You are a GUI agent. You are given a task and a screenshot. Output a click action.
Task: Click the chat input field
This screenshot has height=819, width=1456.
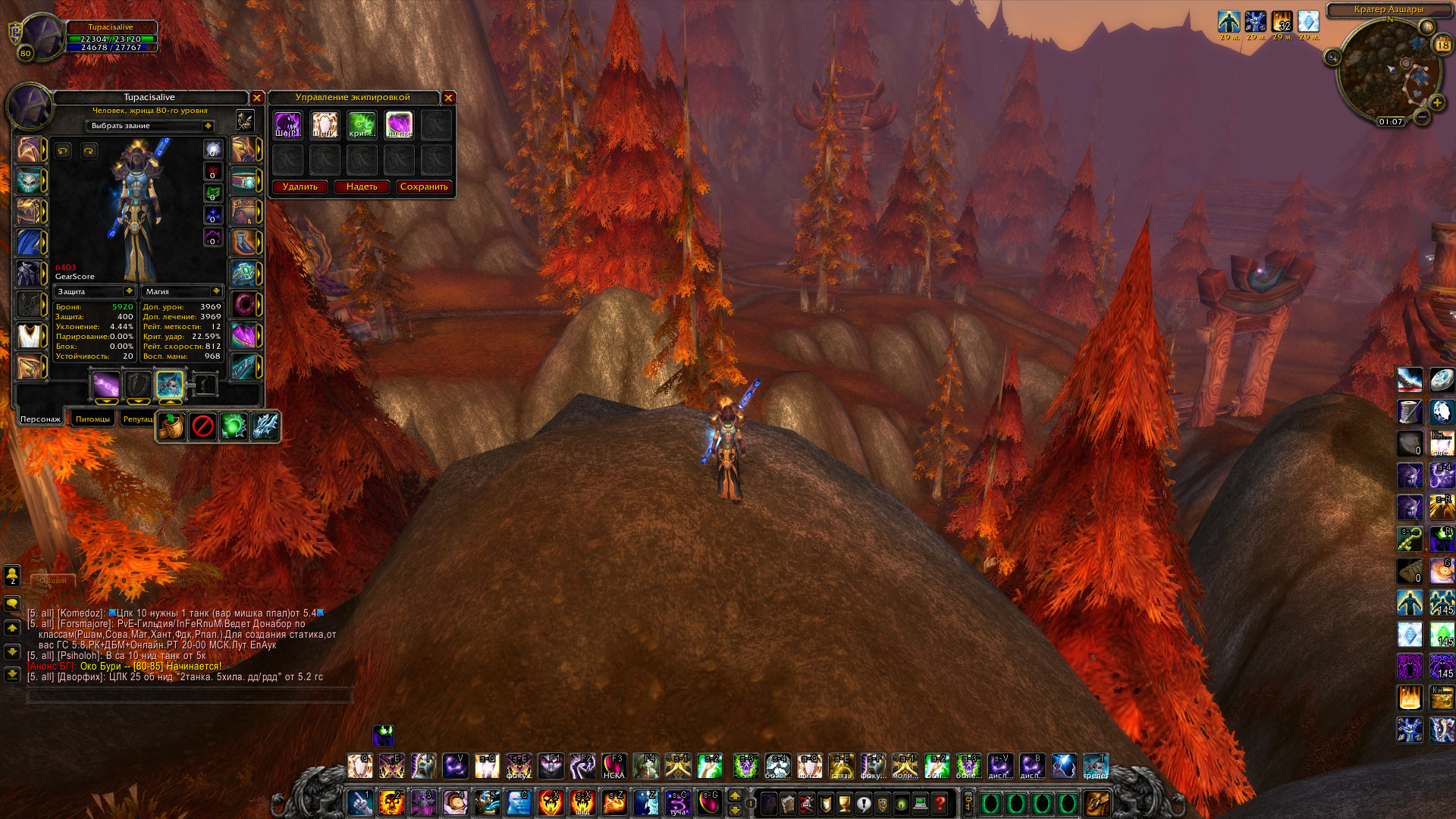(190, 694)
